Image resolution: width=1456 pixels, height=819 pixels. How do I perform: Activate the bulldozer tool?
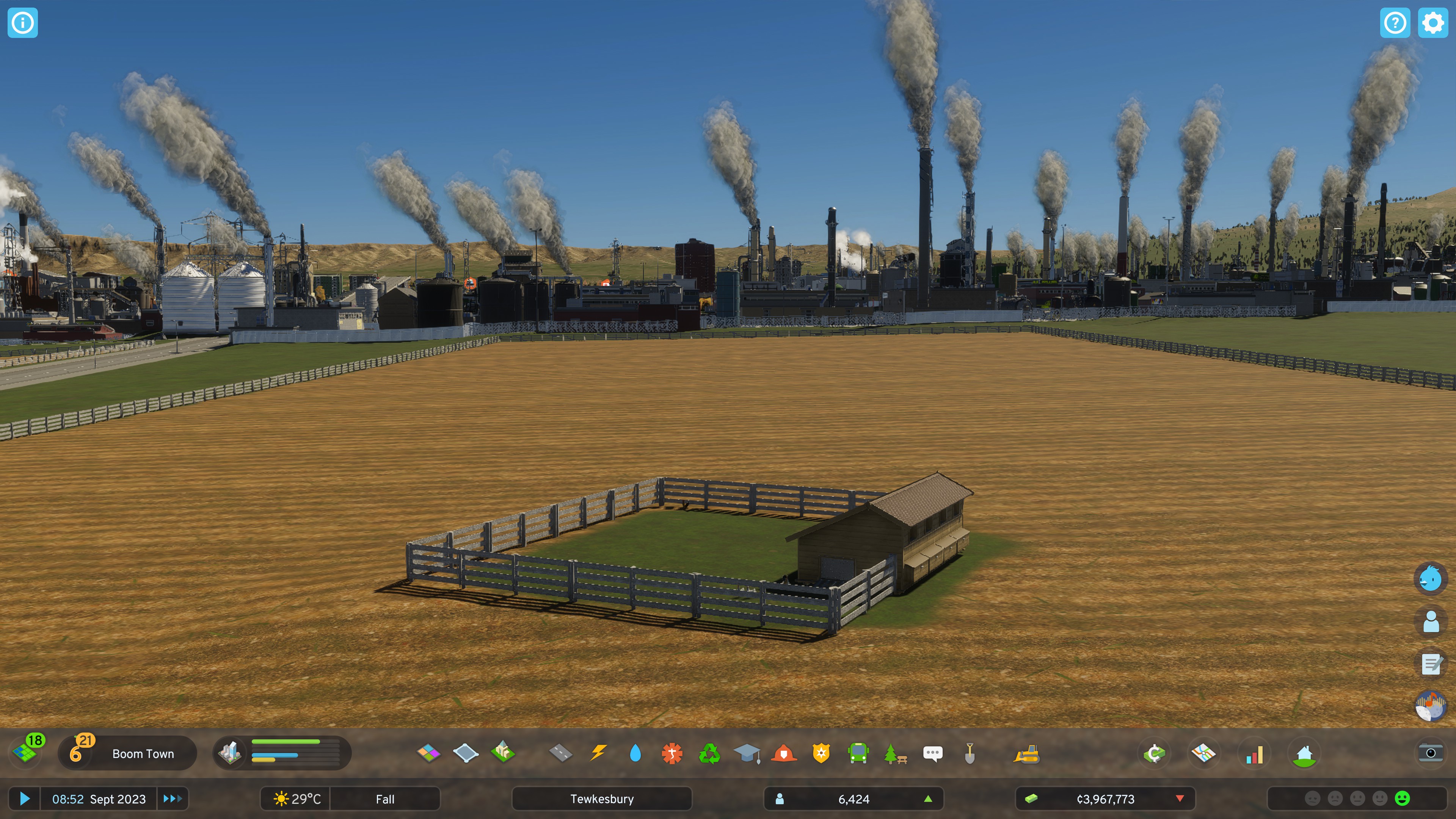(1026, 753)
